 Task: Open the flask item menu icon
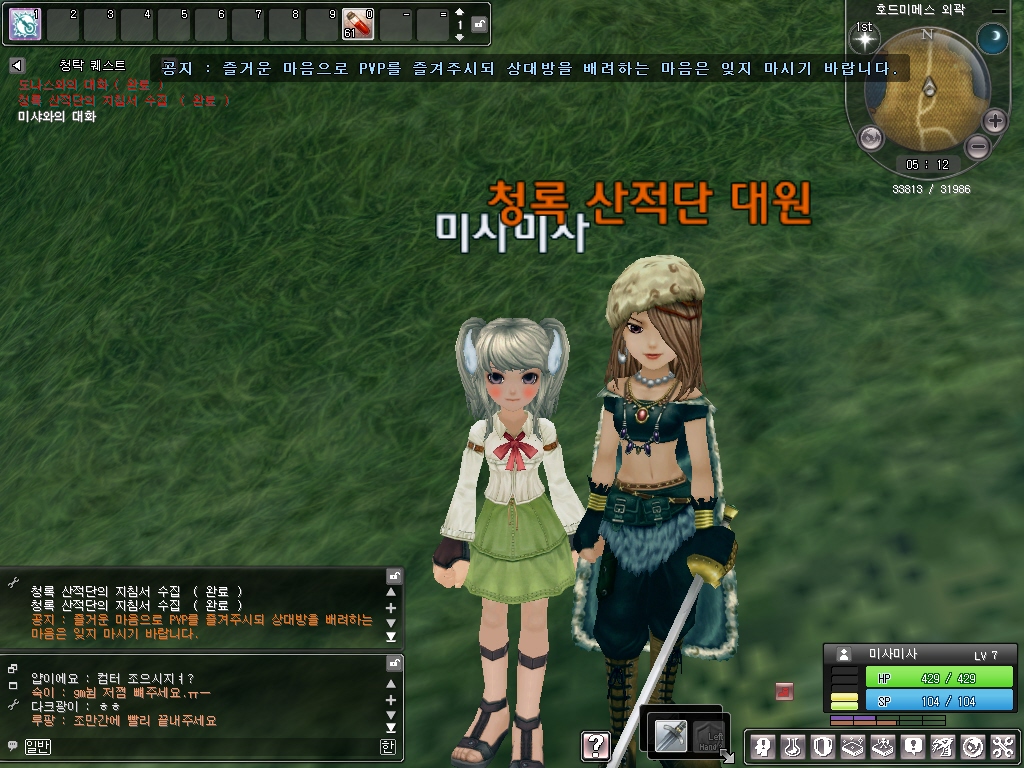pyautogui.click(x=792, y=746)
